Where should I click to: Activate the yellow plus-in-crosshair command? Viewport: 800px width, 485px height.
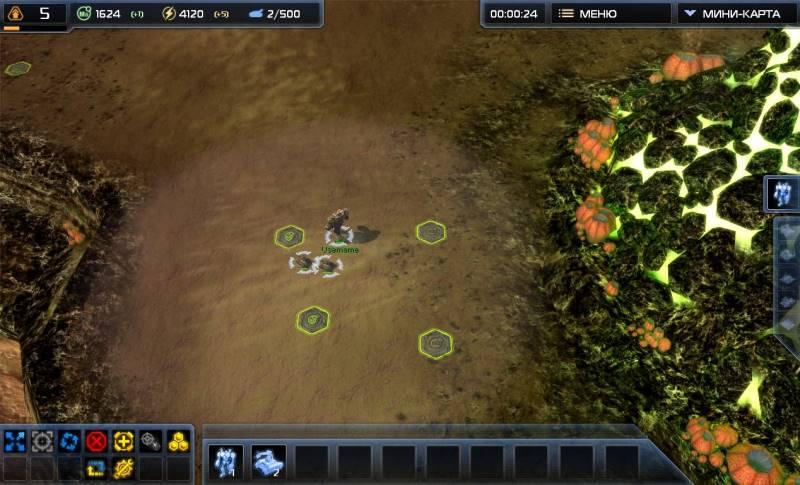(123, 441)
